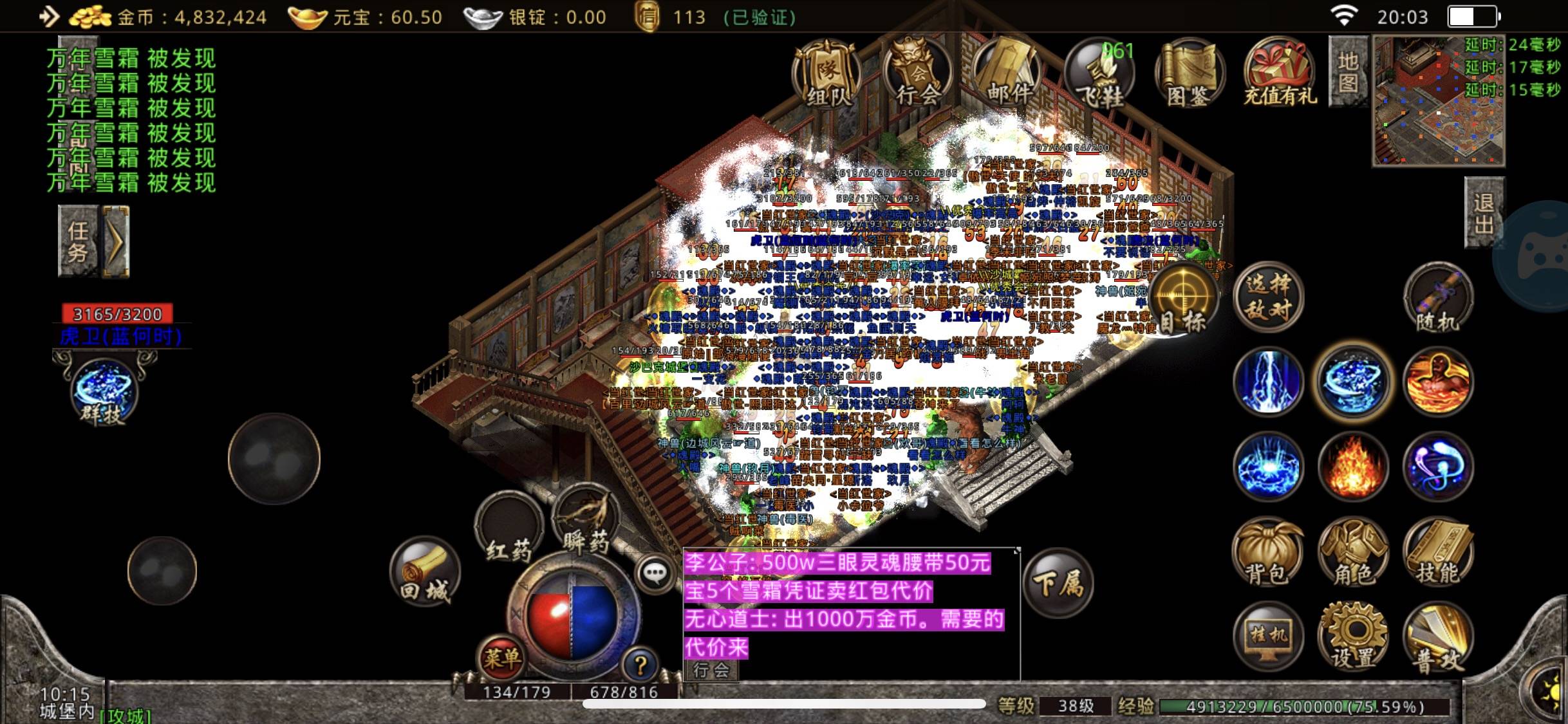This screenshot has width=1568, height=724.
Task: Open the 充值有礼 recharge gift
Action: coord(1280,74)
